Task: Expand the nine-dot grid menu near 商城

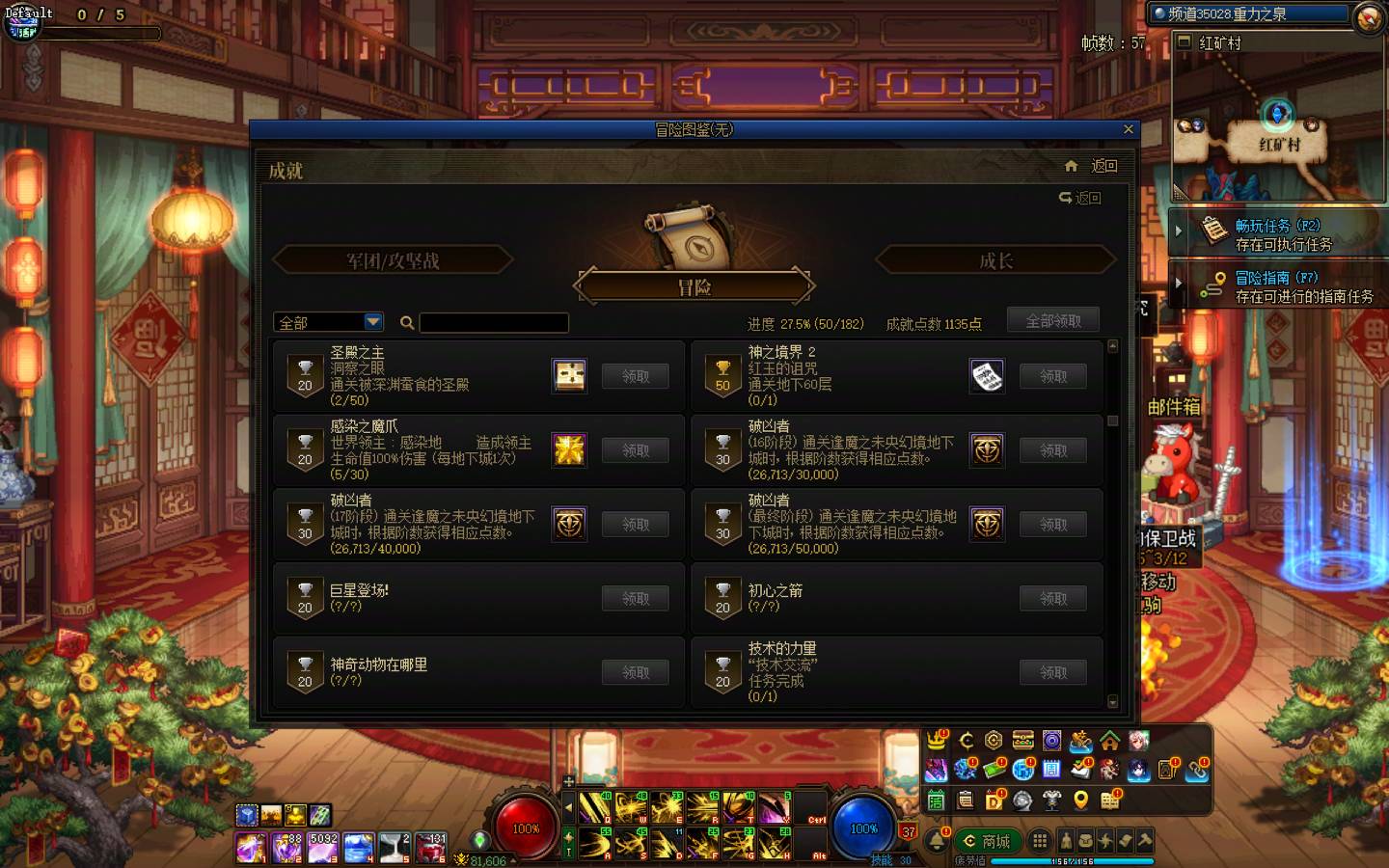Action: click(x=1040, y=839)
